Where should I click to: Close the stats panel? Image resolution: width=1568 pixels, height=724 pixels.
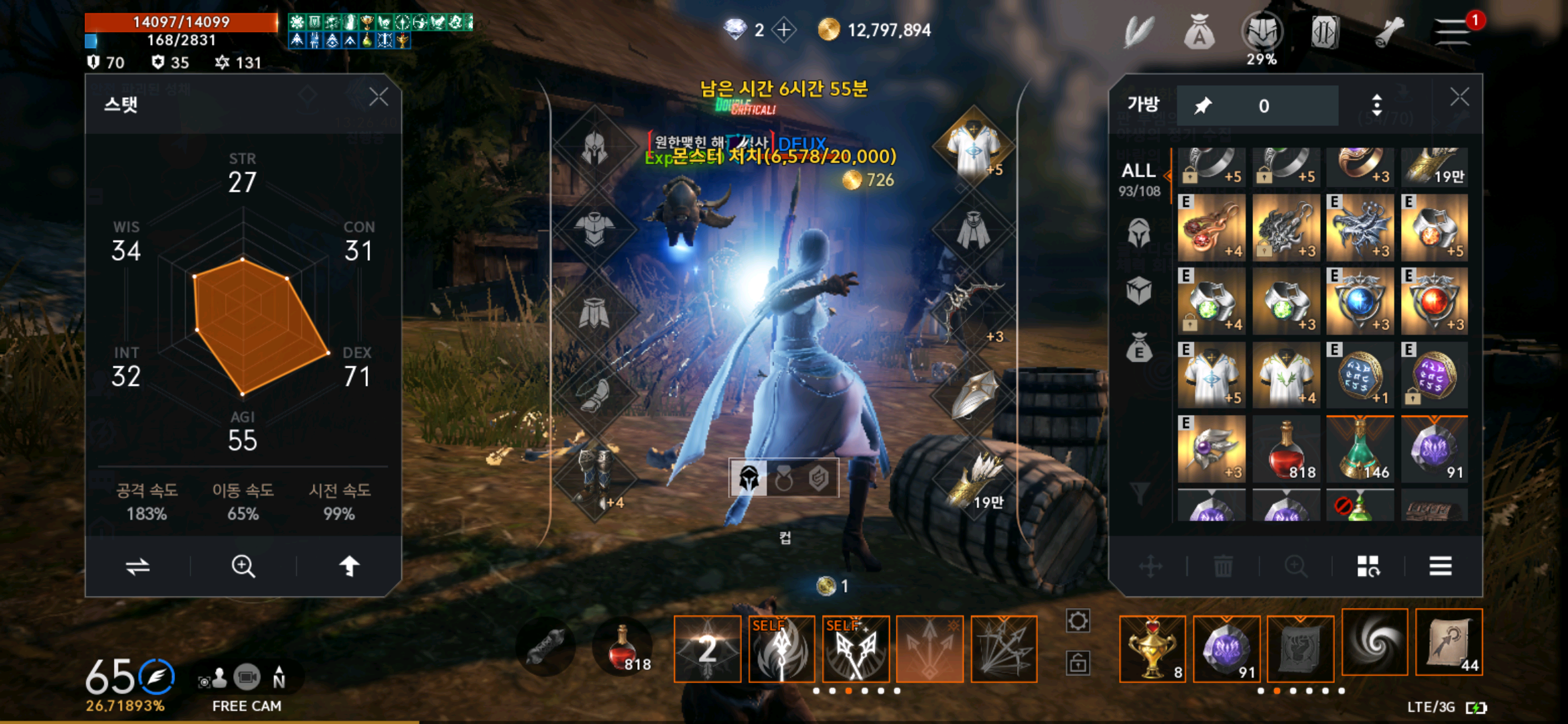379,97
